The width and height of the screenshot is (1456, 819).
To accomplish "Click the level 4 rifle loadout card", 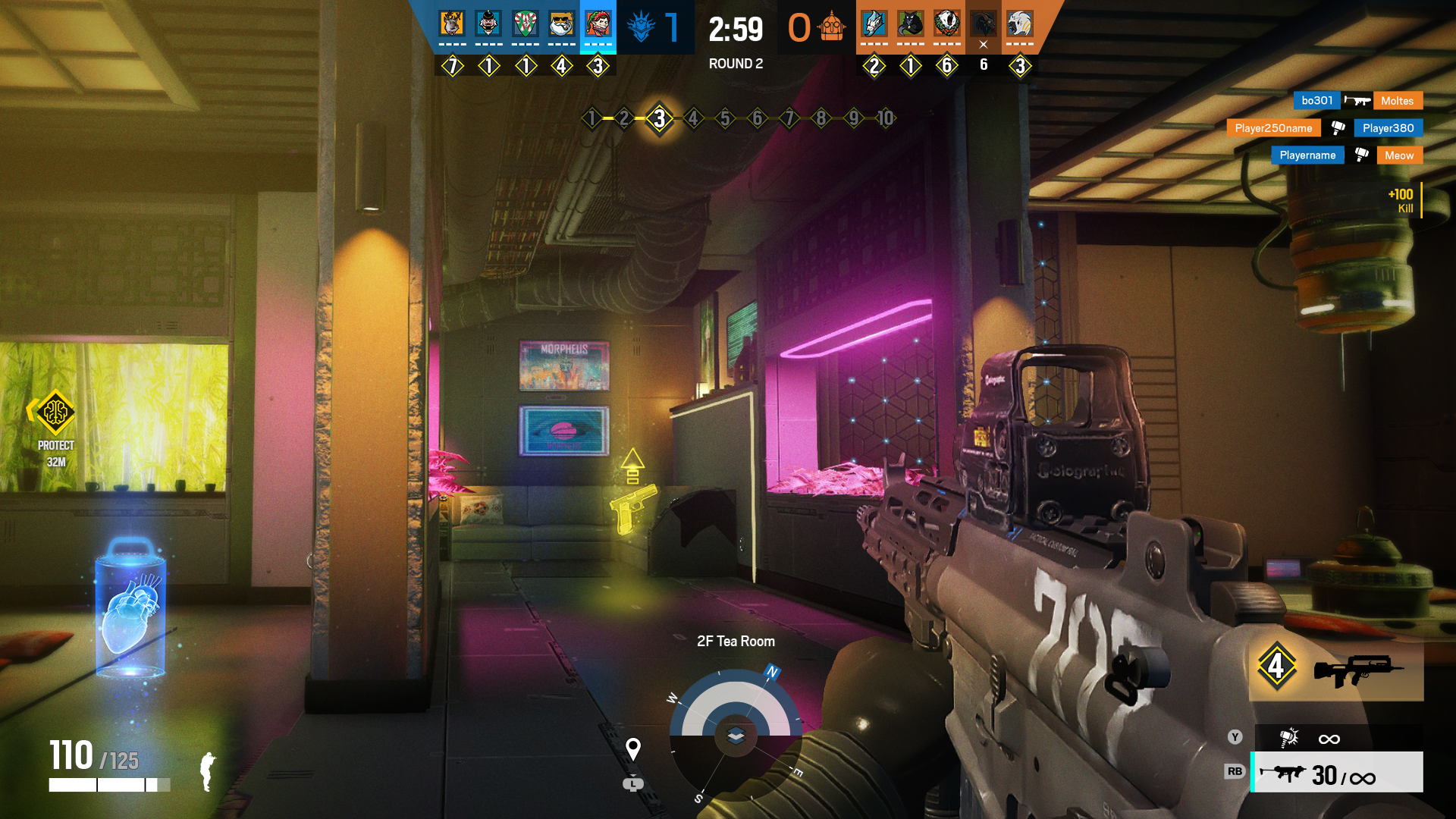I will point(1336,668).
